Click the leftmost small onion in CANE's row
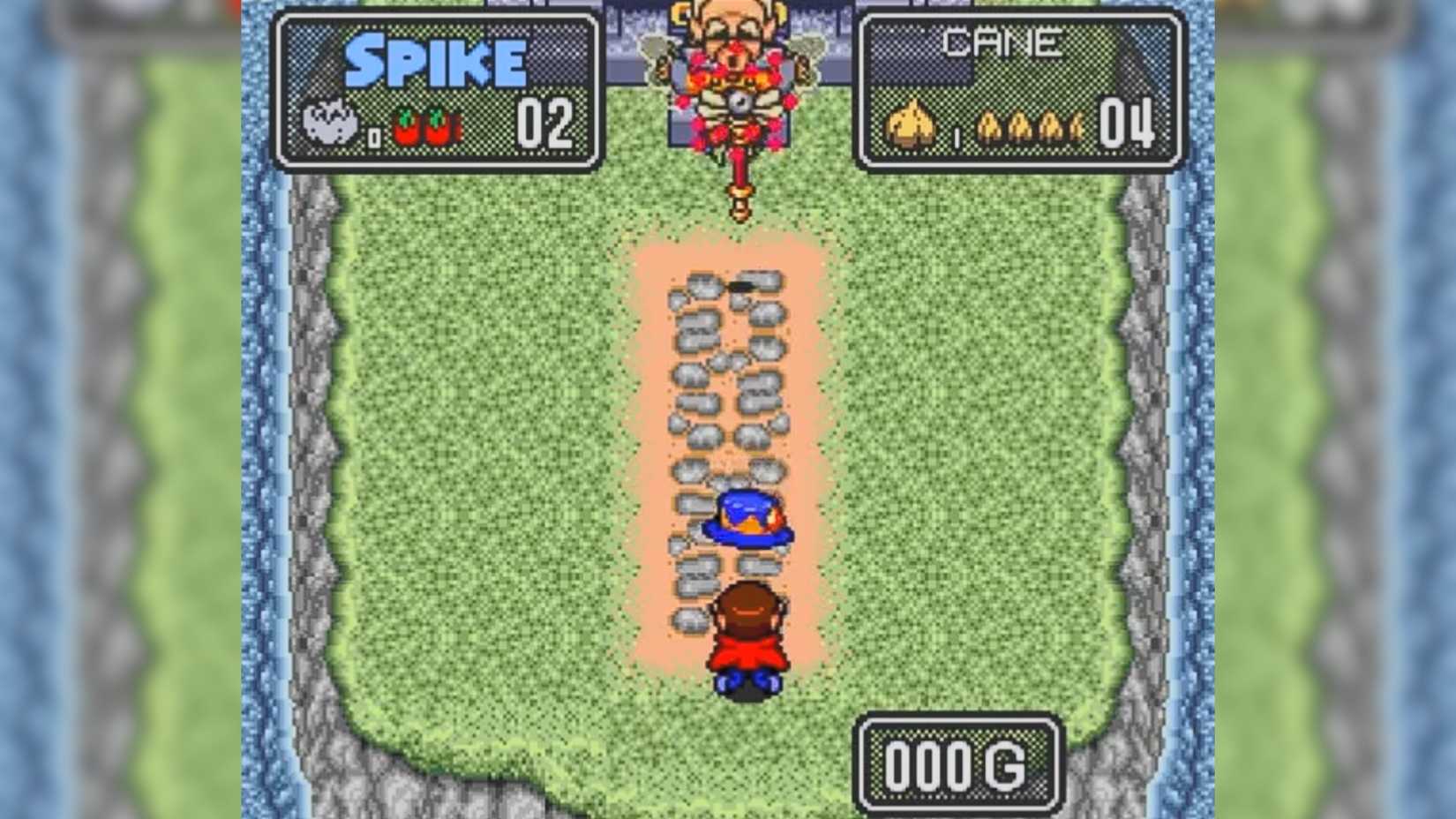The image size is (1456, 819). click(990, 125)
